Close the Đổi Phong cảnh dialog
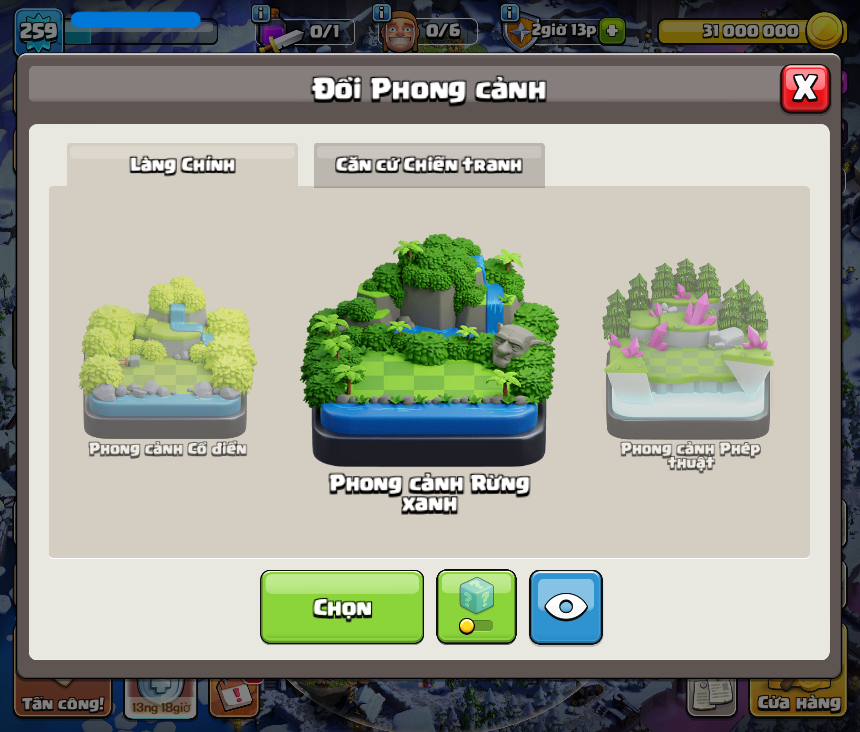Image resolution: width=860 pixels, height=732 pixels. 805,89
